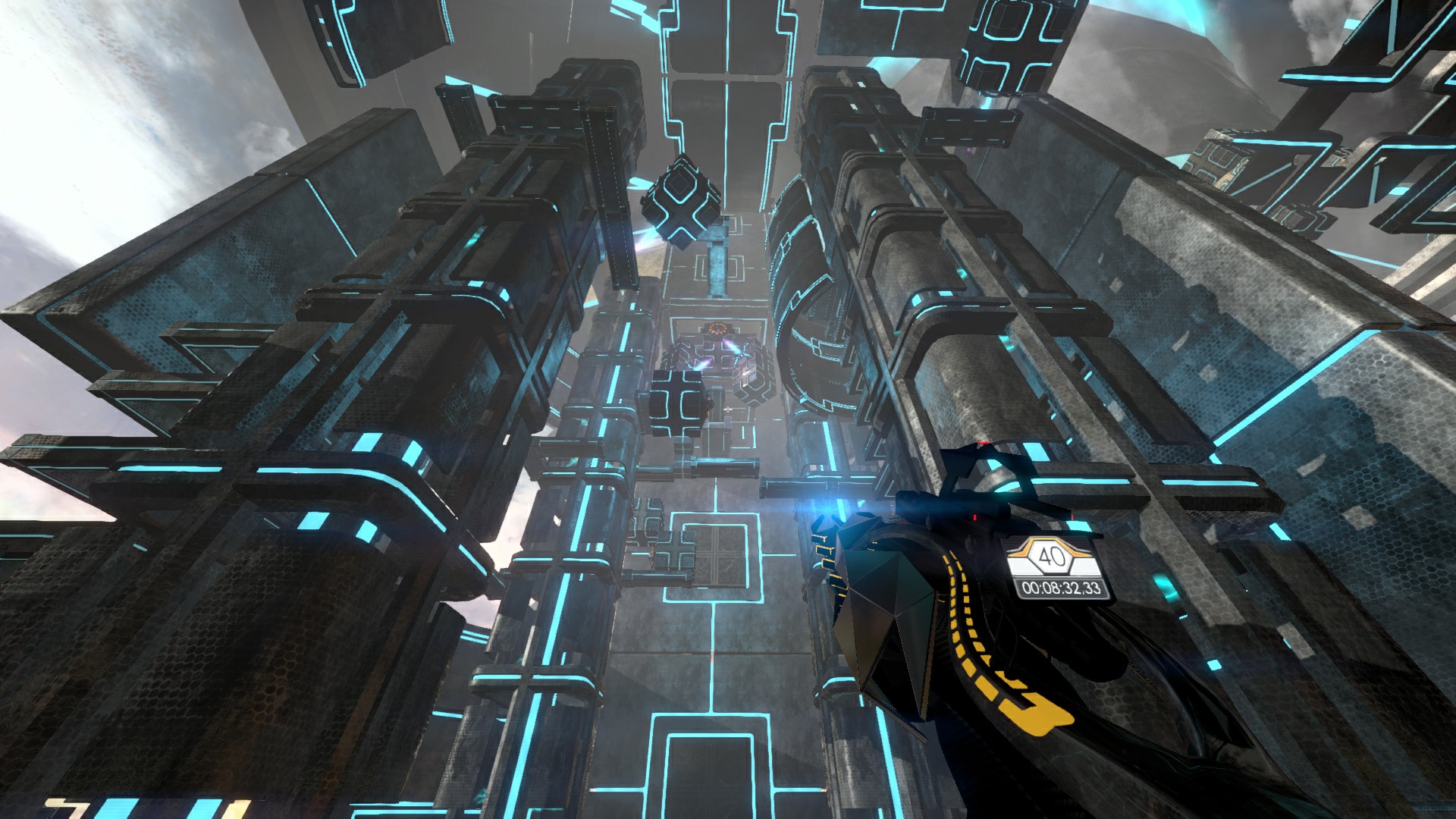Click the crosshair in screen center
The height and width of the screenshot is (819, 1456).
point(728,409)
